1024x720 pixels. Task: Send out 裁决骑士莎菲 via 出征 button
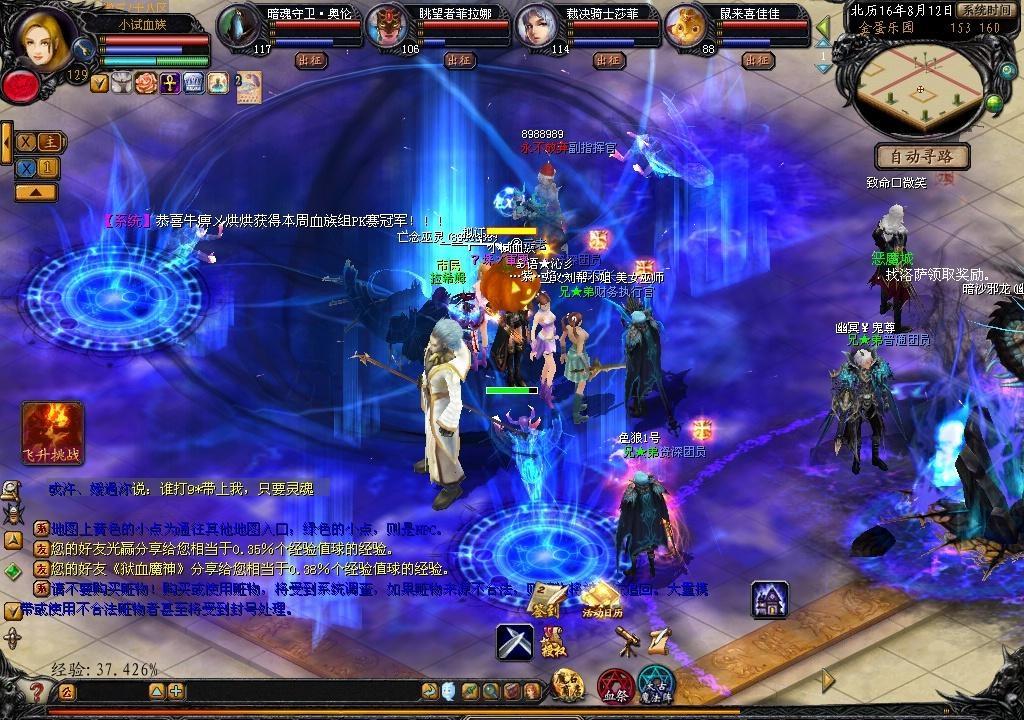tap(607, 60)
